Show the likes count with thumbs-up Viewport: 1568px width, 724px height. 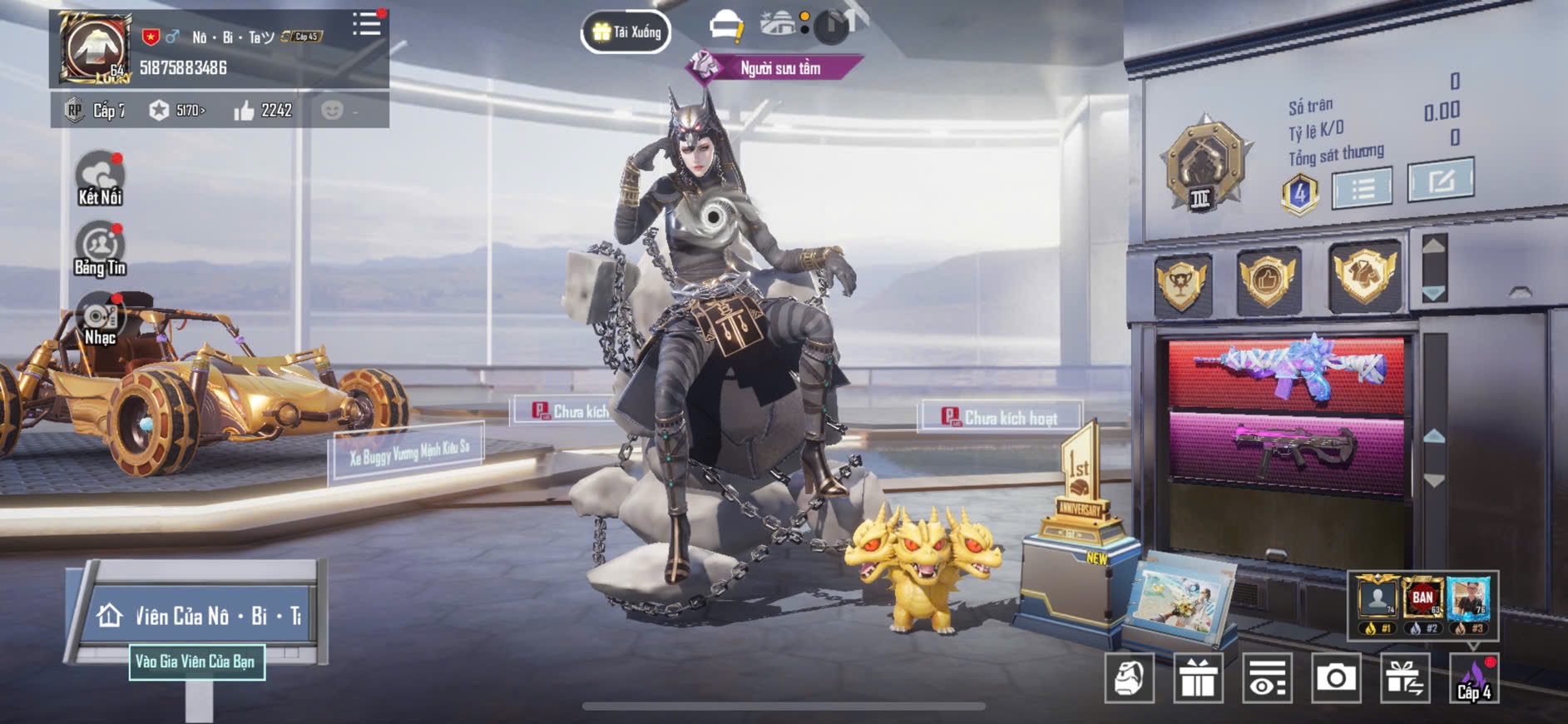pyautogui.click(x=263, y=111)
